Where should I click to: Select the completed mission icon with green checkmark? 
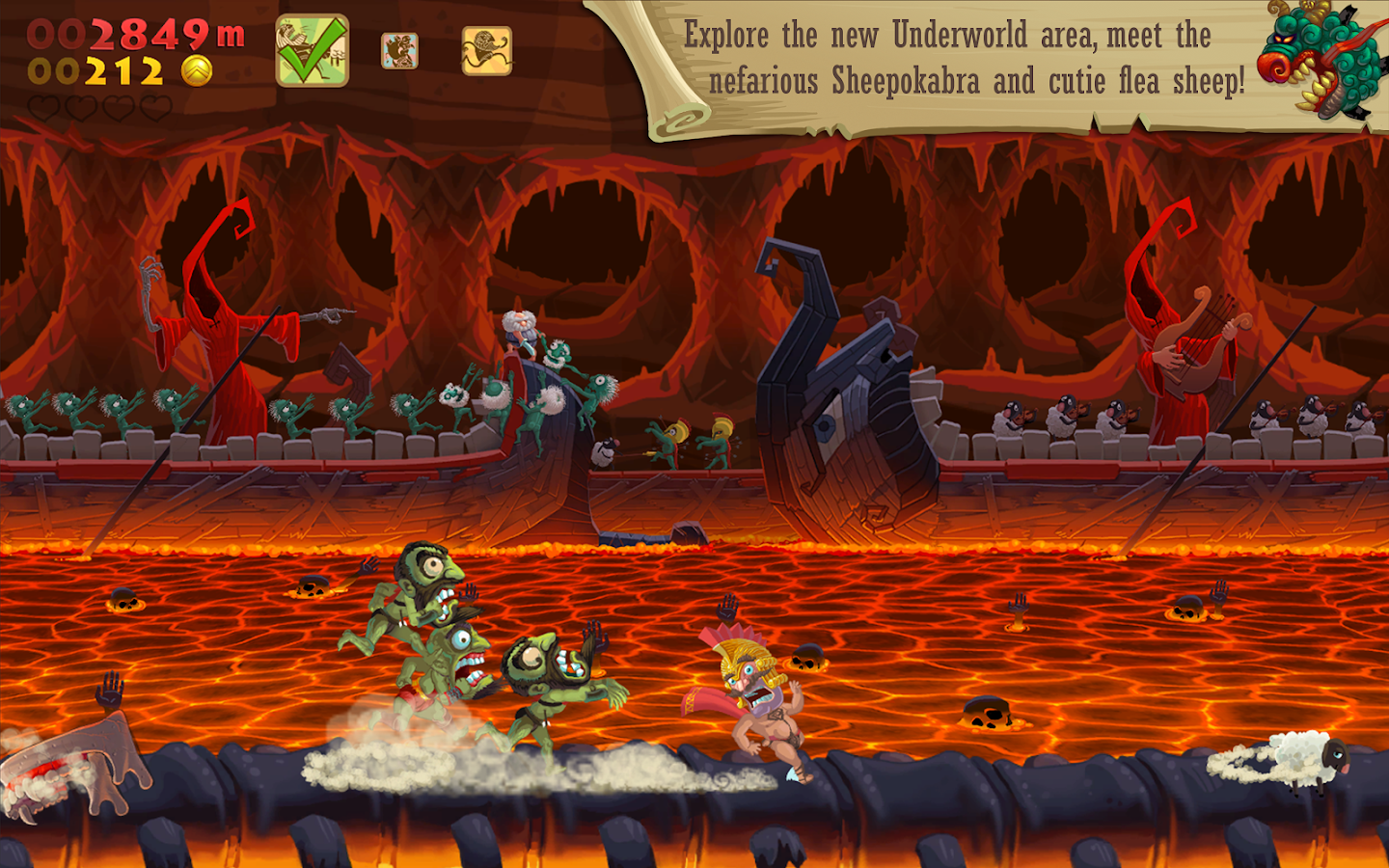(x=312, y=51)
